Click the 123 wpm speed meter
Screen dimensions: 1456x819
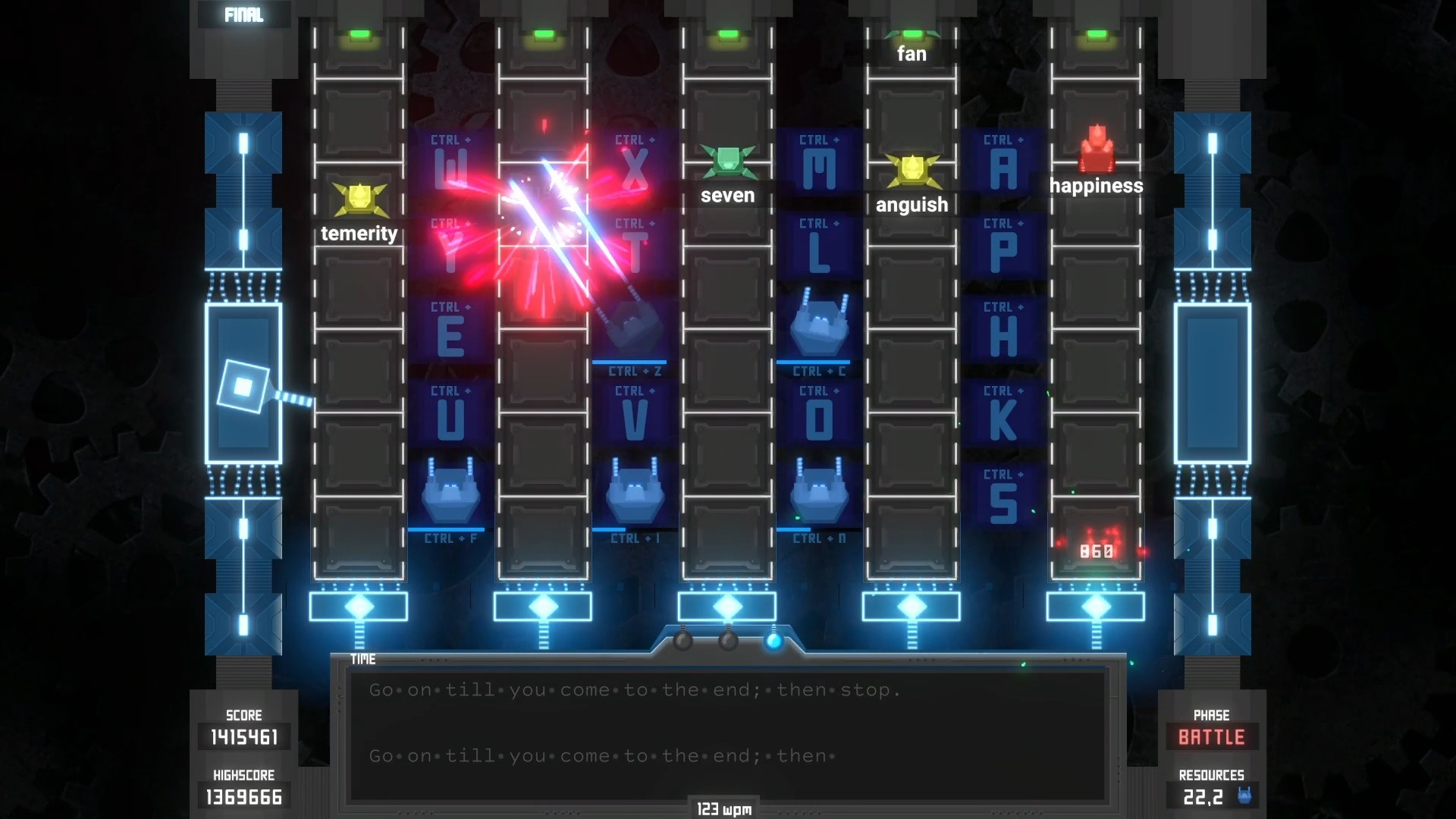click(x=725, y=808)
